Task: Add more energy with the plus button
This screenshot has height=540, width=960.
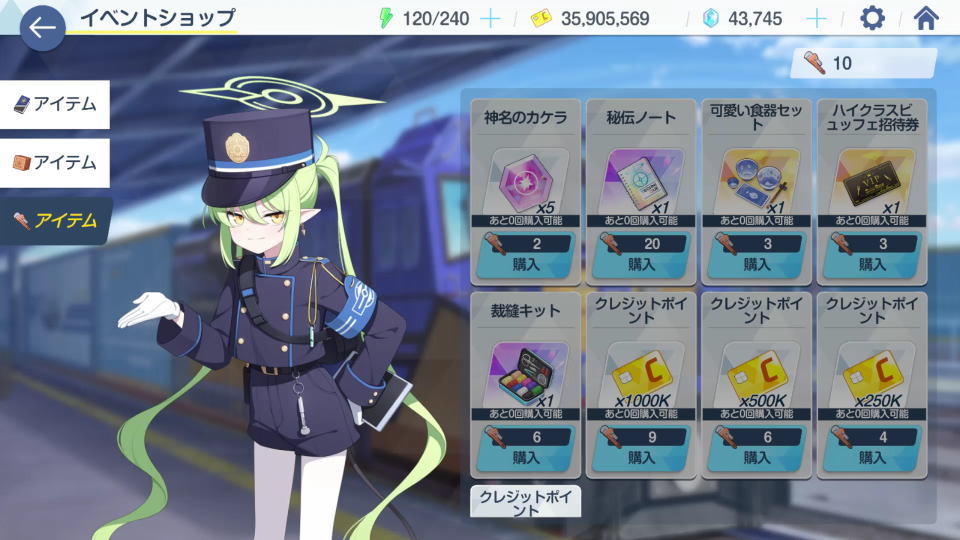Action: (x=490, y=18)
